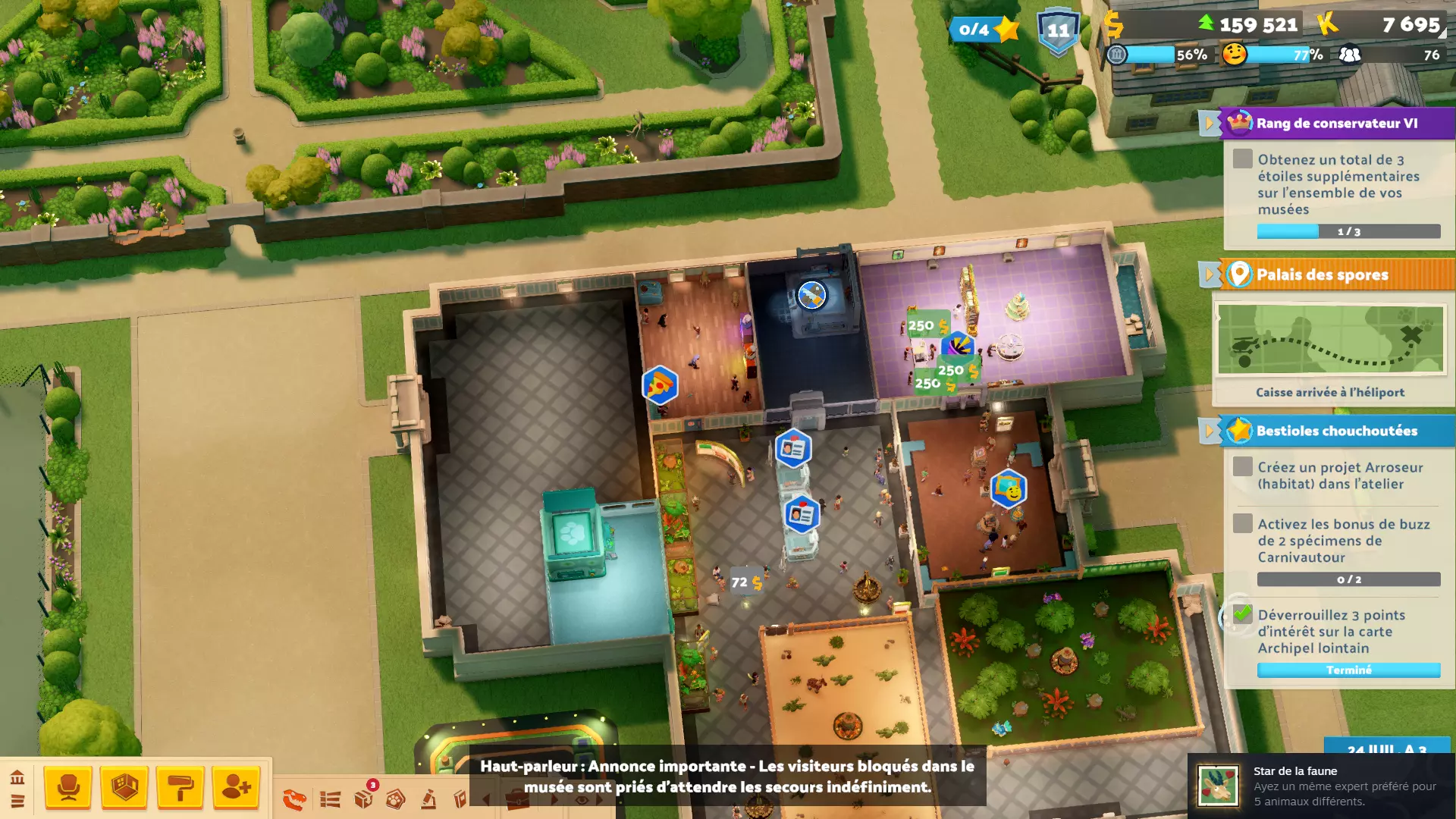Collapse the Palais des spores panel

(1209, 275)
